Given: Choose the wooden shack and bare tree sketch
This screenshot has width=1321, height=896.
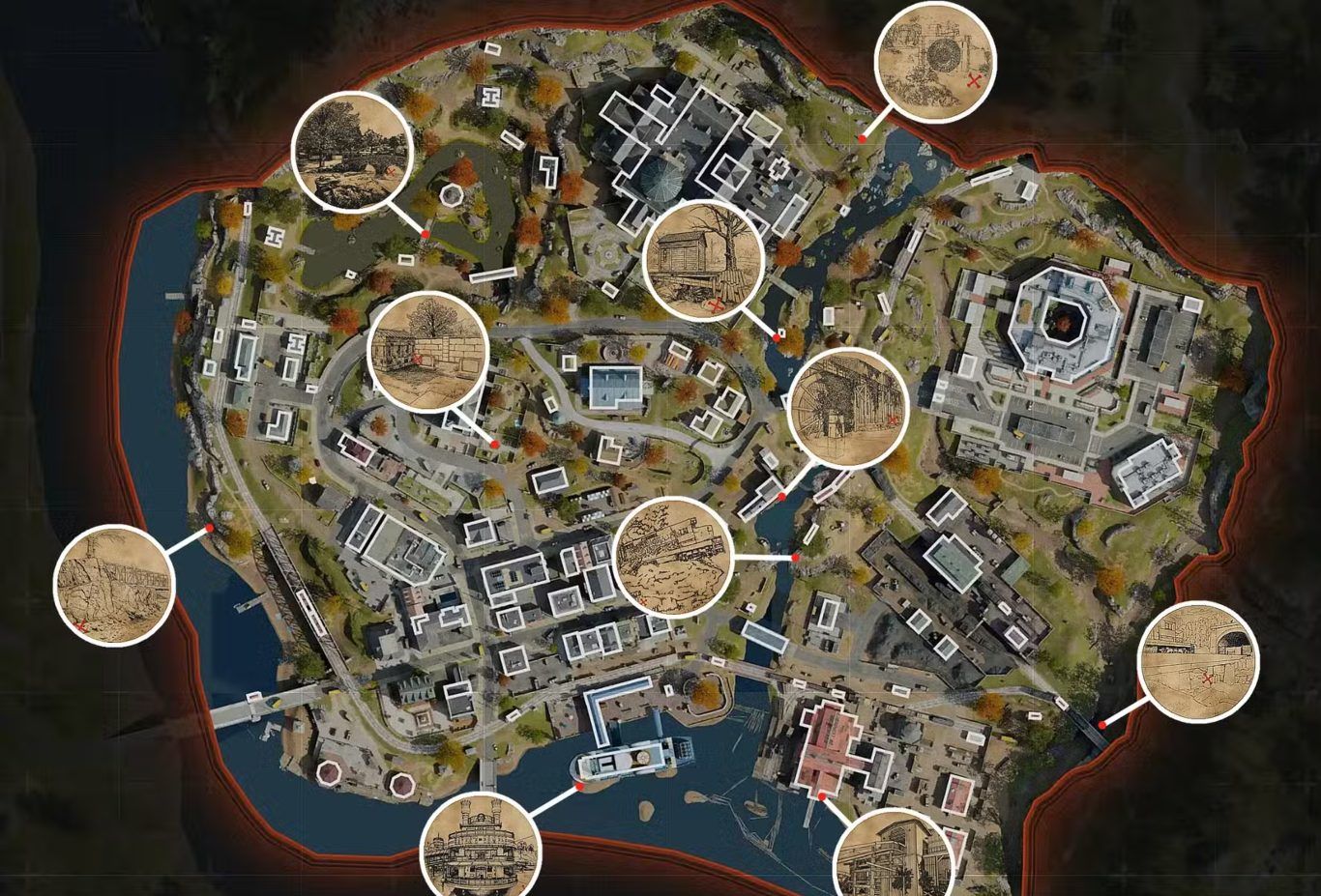Looking at the screenshot, I should coord(703,261).
